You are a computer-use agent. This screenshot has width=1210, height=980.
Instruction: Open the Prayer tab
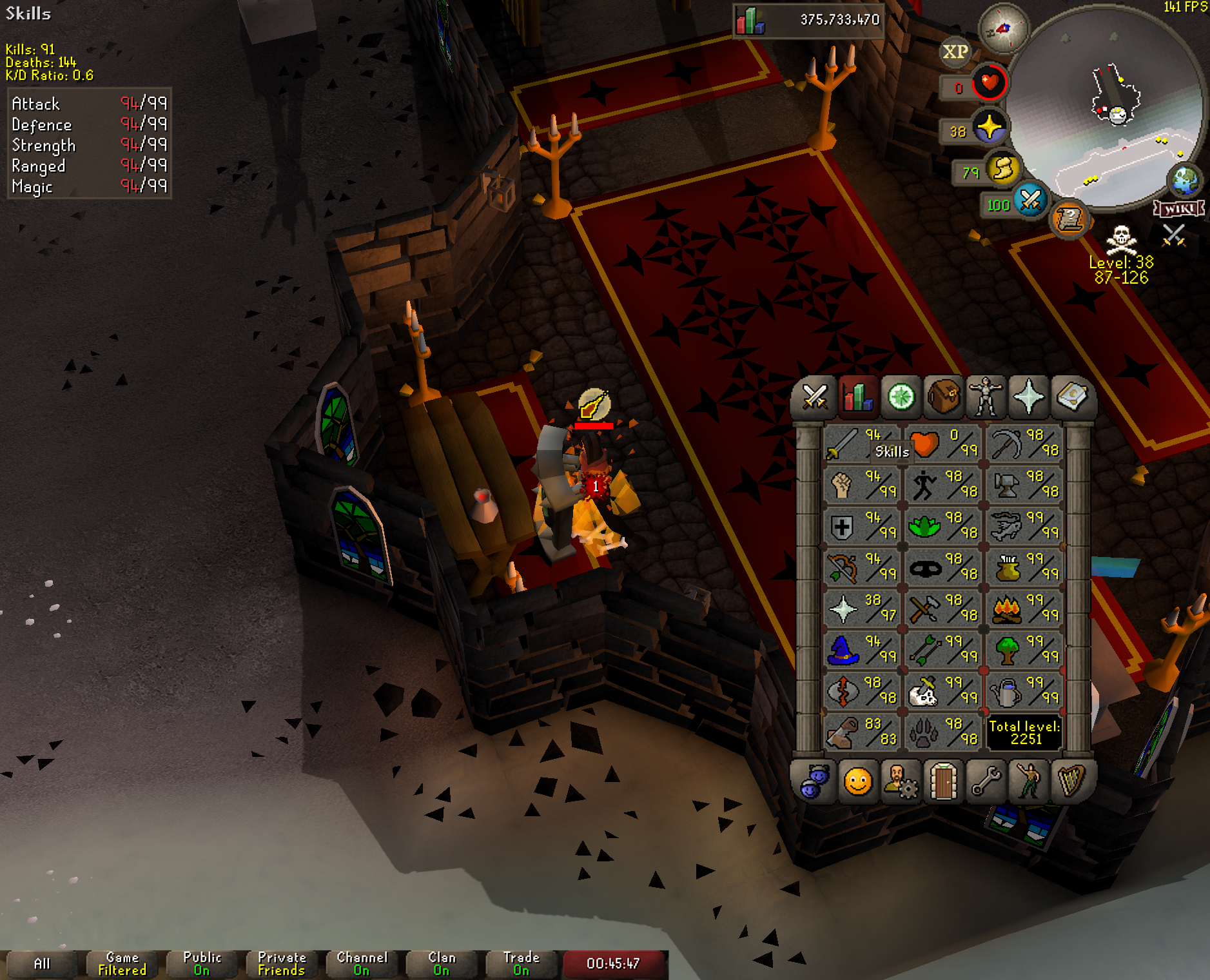(1028, 397)
